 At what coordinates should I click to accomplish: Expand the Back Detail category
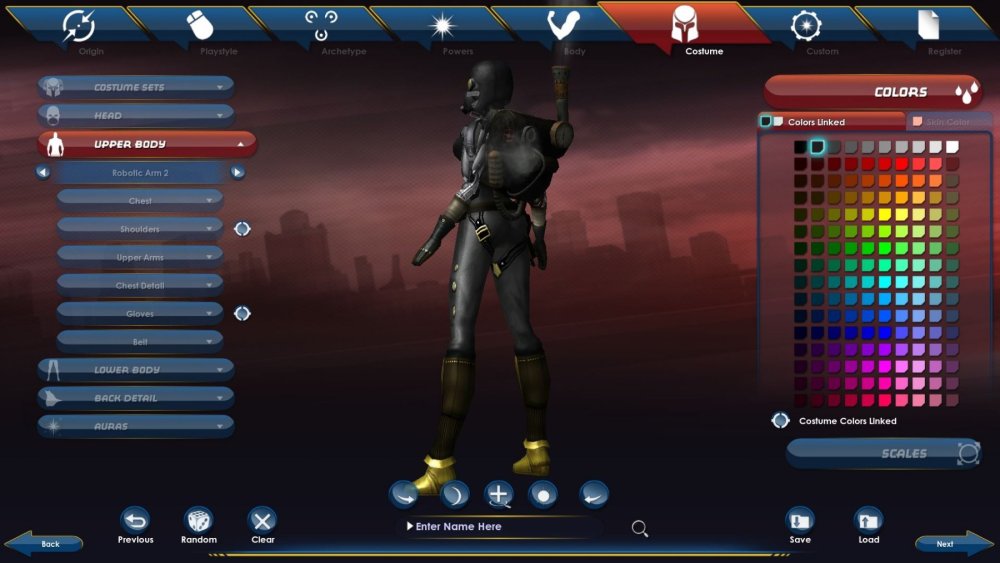click(136, 398)
